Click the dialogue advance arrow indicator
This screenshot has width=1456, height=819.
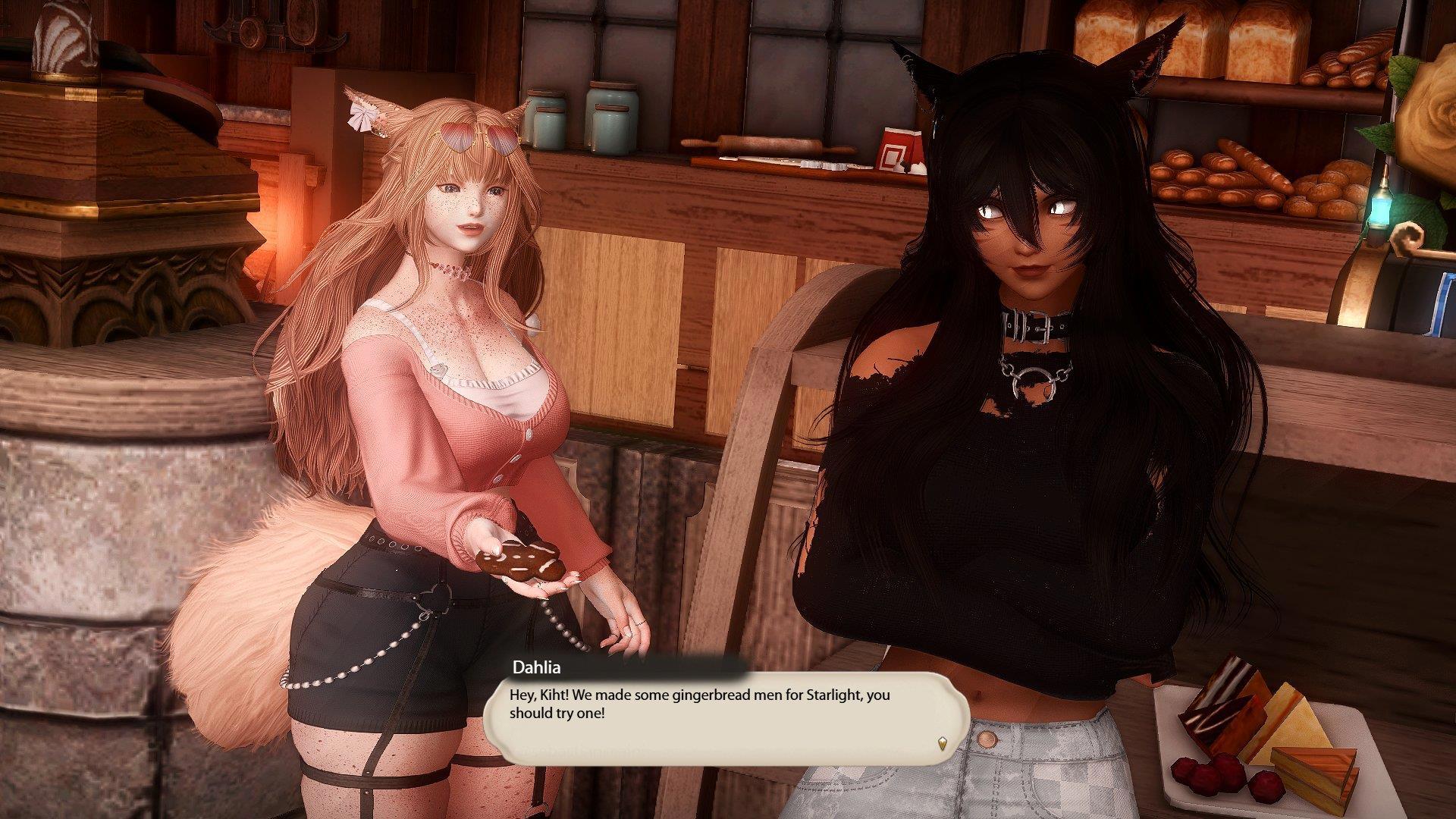(x=942, y=743)
